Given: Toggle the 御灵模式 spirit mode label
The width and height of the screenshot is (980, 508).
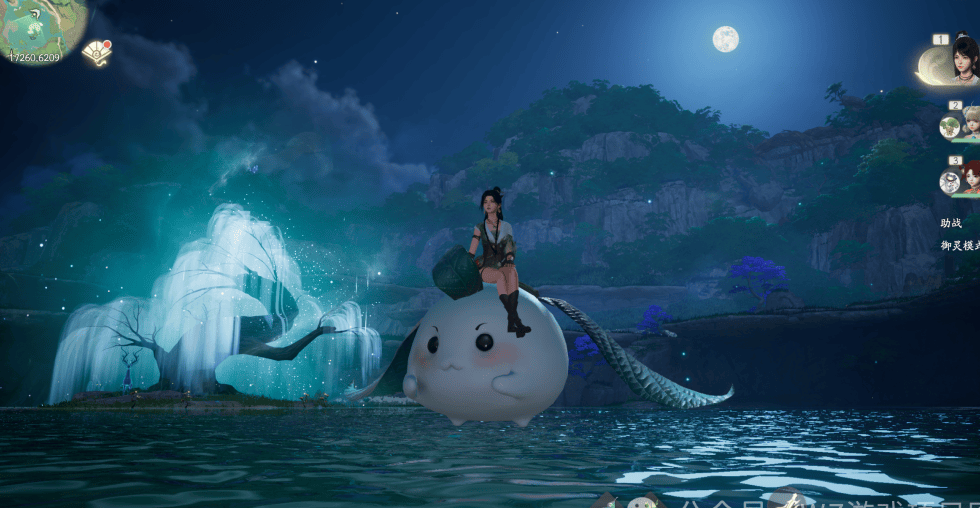Looking at the screenshot, I should pyautogui.click(x=959, y=246).
